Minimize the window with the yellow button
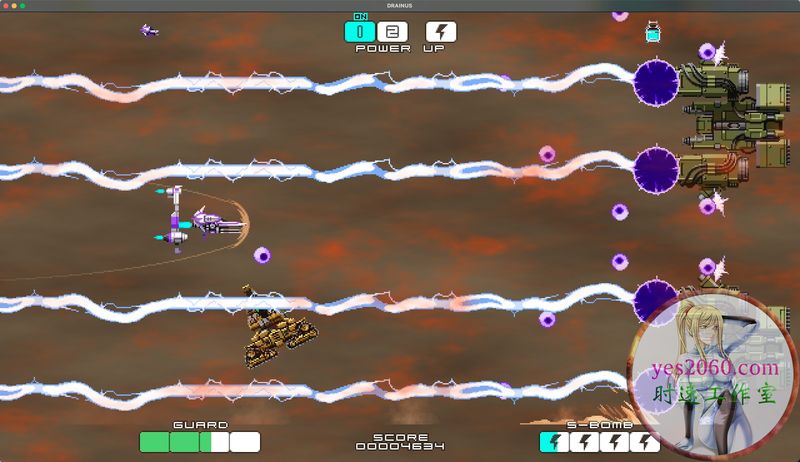This screenshot has width=800, height=462. 19,5
